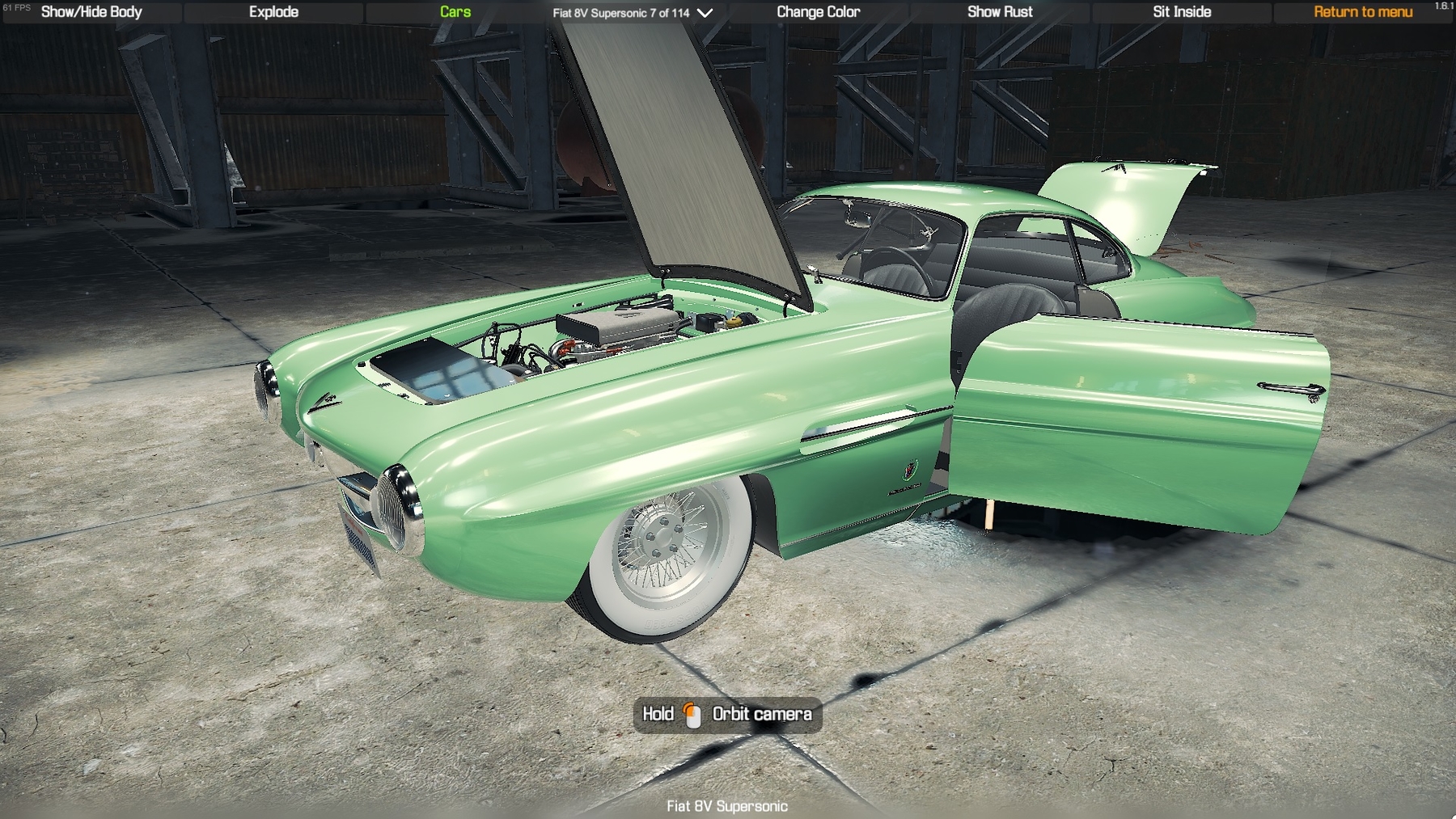This screenshot has width=1456, height=819.
Task: Select the Cars tab
Action: (x=455, y=12)
